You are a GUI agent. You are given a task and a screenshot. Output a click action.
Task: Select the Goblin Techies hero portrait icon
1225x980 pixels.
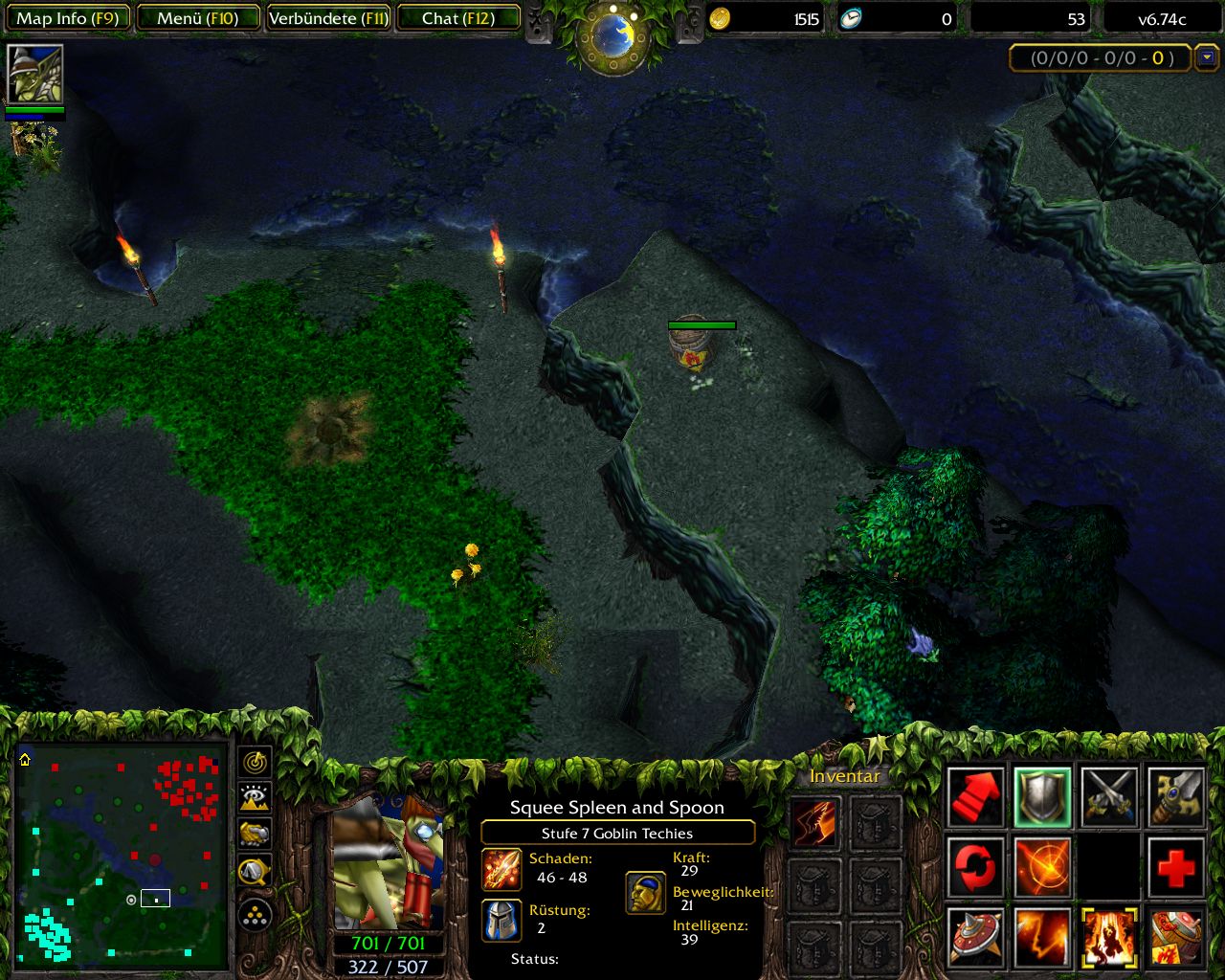point(35,74)
